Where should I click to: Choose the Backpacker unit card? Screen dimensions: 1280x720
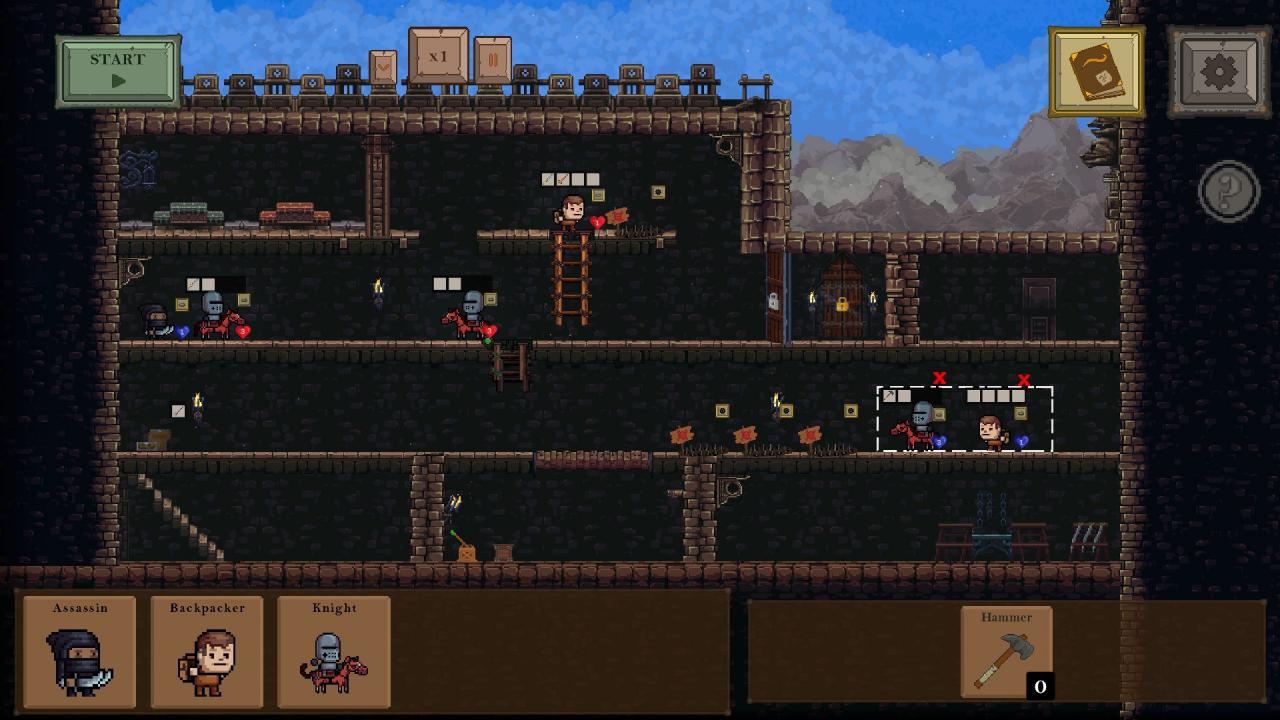coord(207,652)
